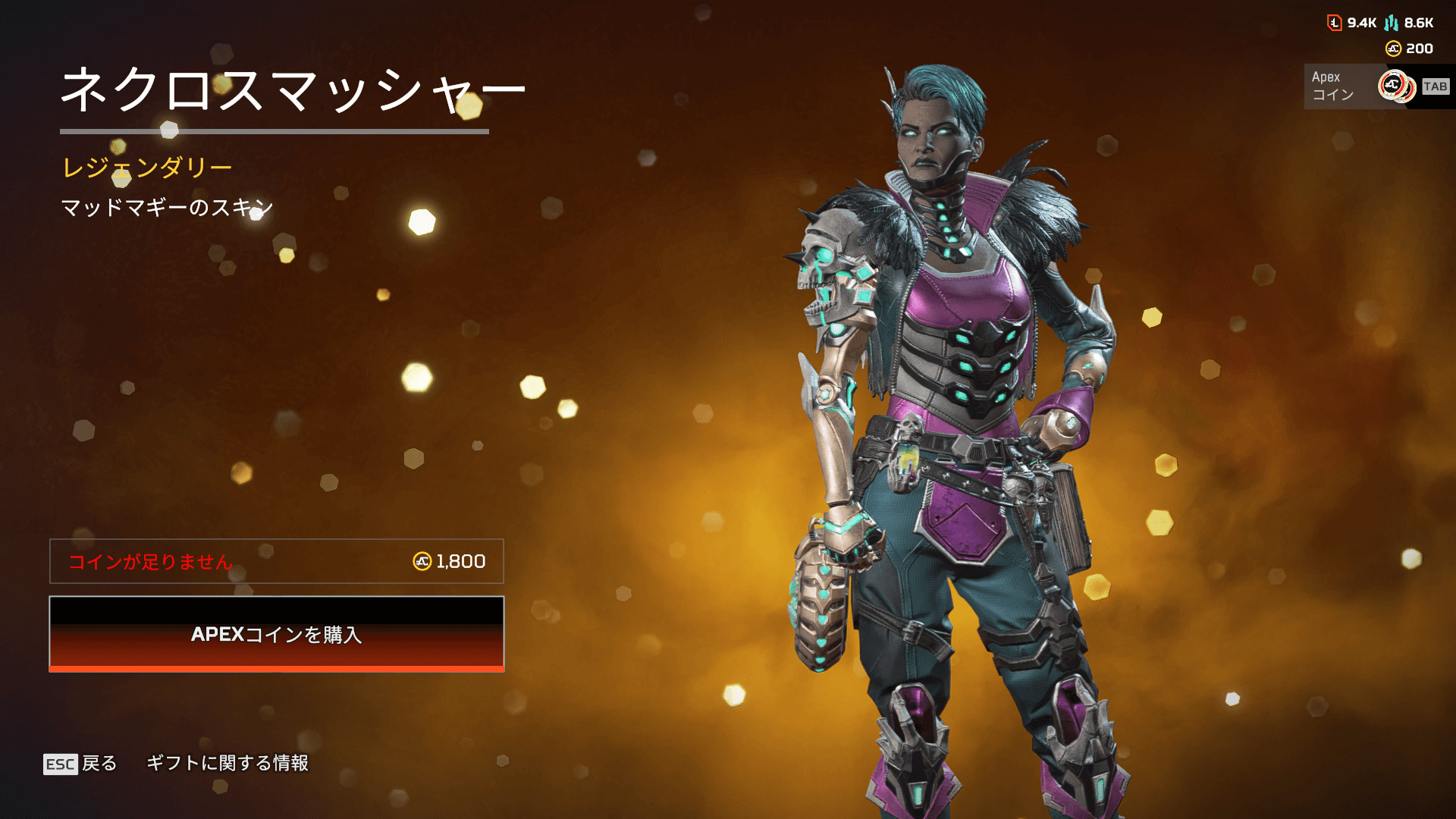Open the APEXコインを購入 purchase button
The height and width of the screenshot is (819, 1456).
[x=276, y=634]
